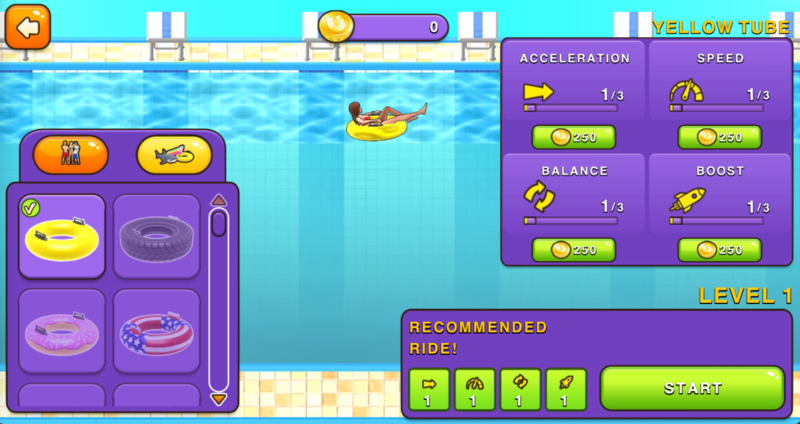800x424 pixels.
Task: Select the yellow tube tile
Action: point(62,236)
